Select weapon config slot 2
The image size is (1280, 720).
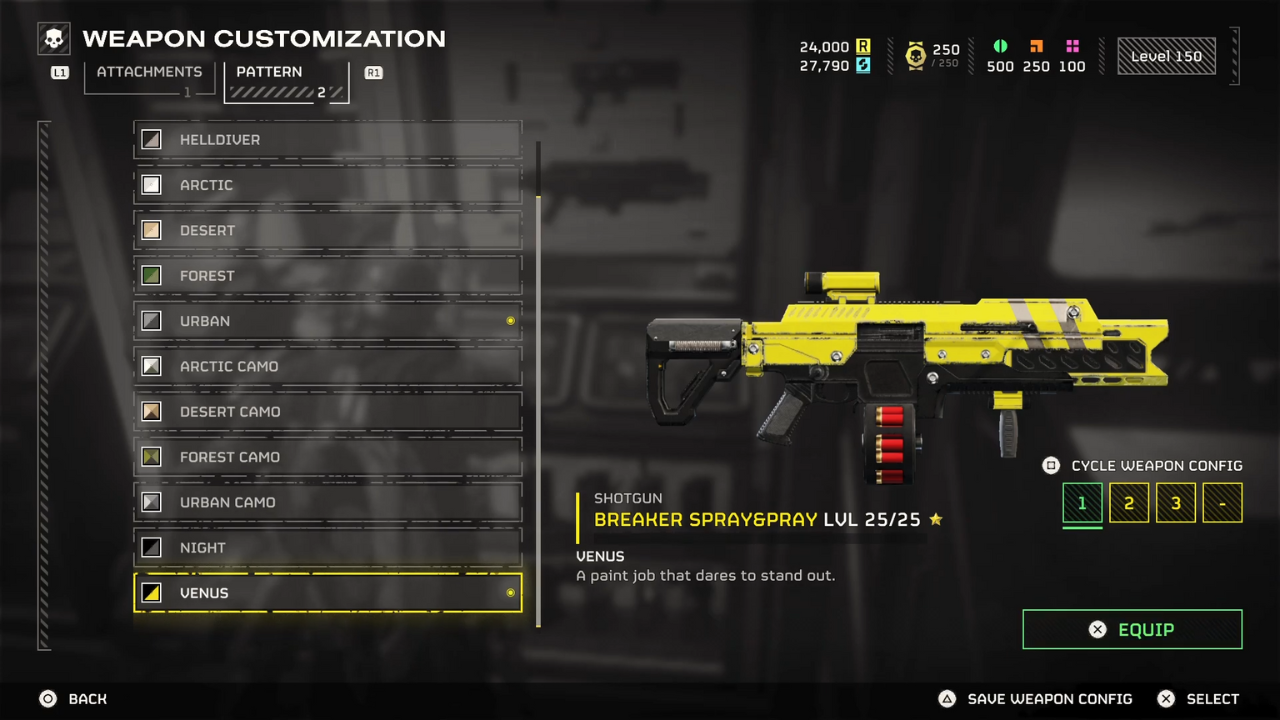pos(1129,503)
